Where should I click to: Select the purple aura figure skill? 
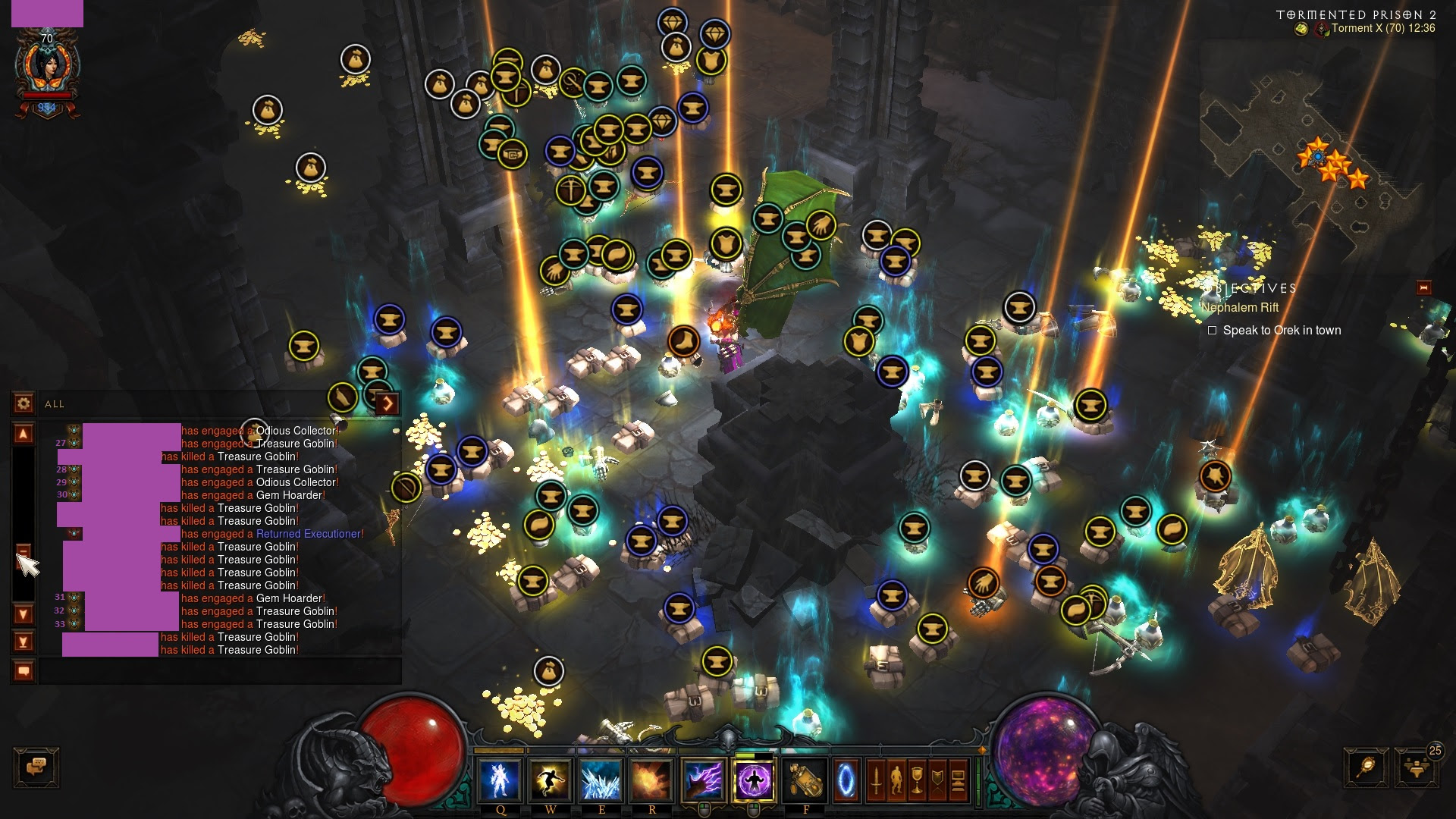coord(755,780)
